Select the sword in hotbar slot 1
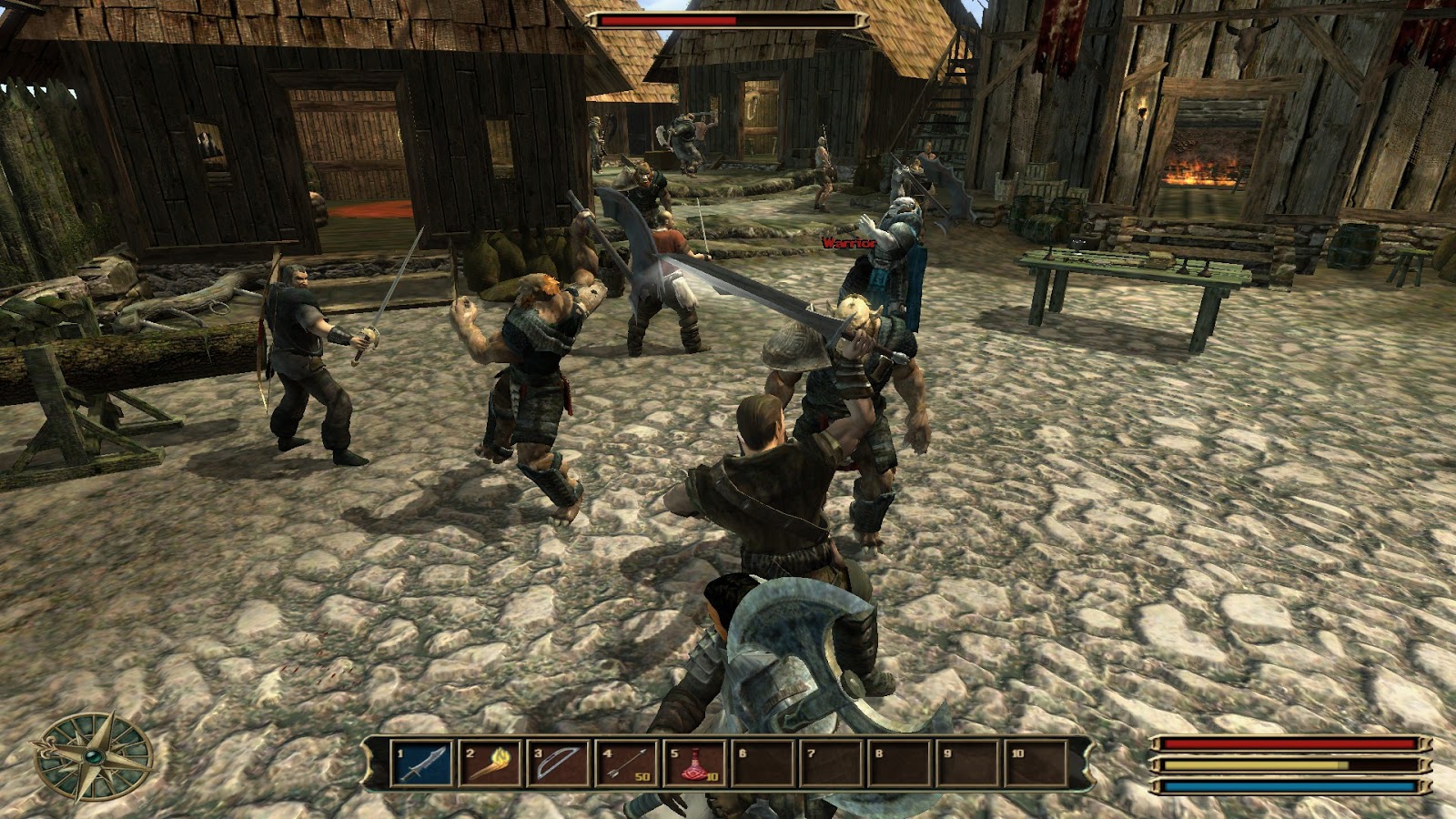Screen dimensions: 1456x819 pos(422,763)
